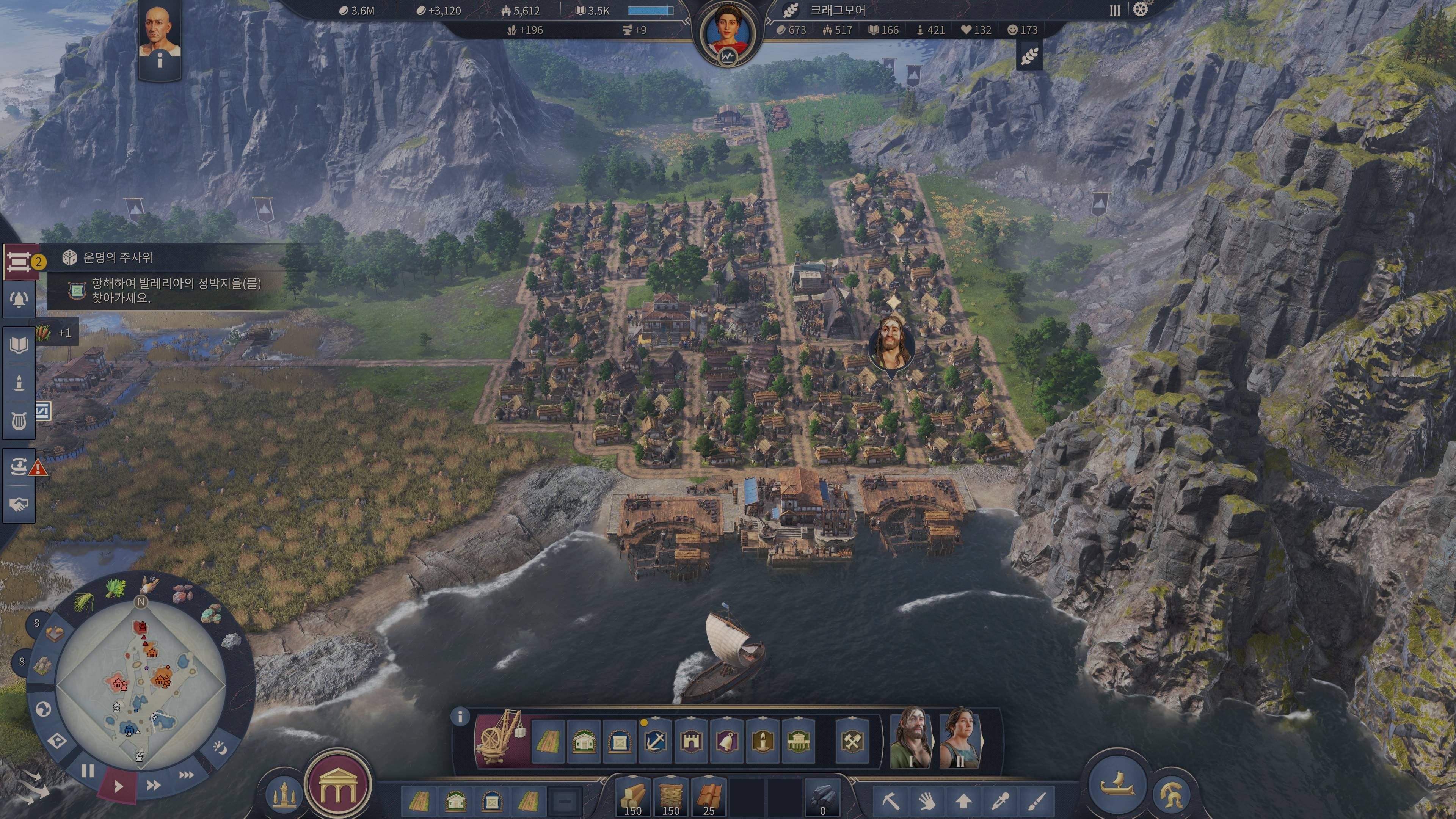Open the statue ornaments button
This screenshot has width=1456, height=819.
[284, 794]
